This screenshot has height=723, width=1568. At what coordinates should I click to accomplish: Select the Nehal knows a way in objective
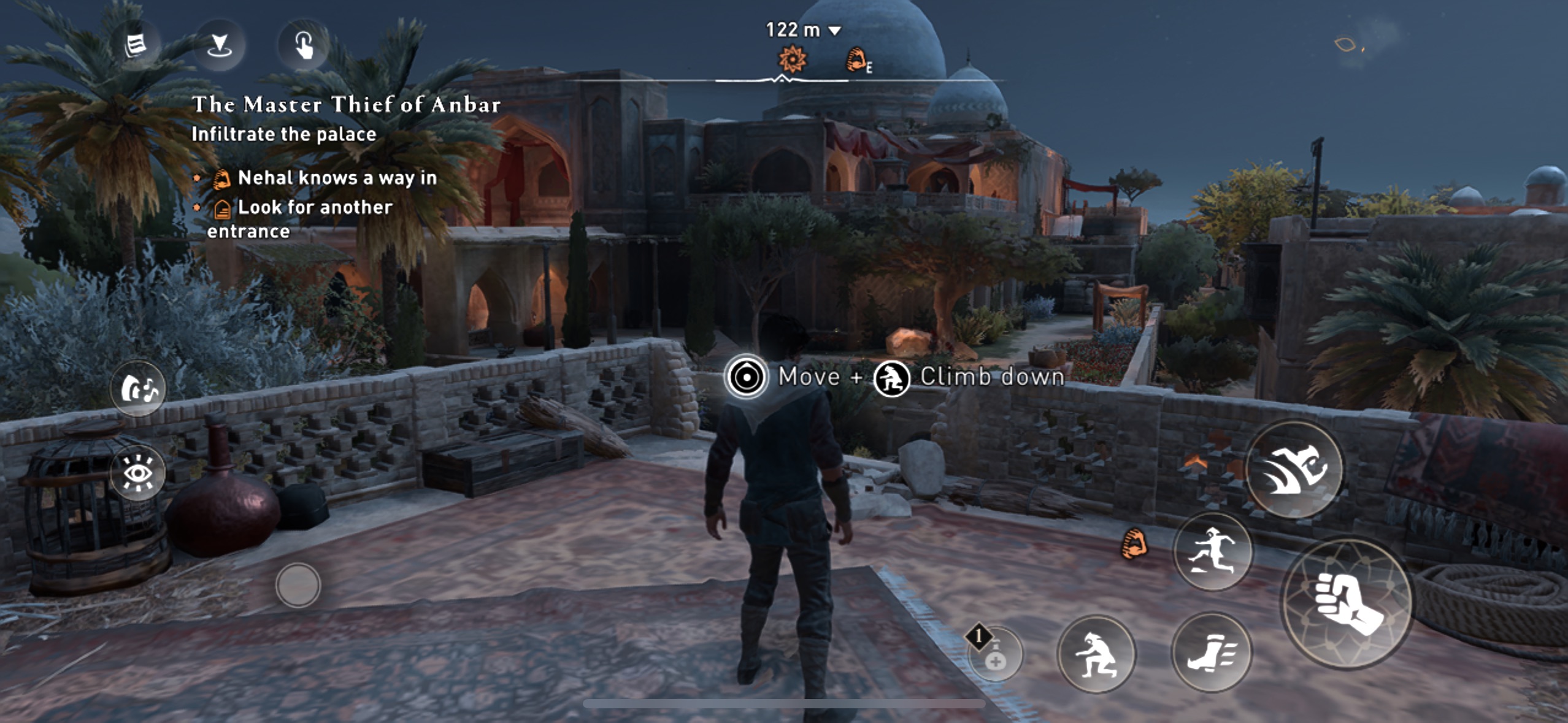tap(337, 178)
